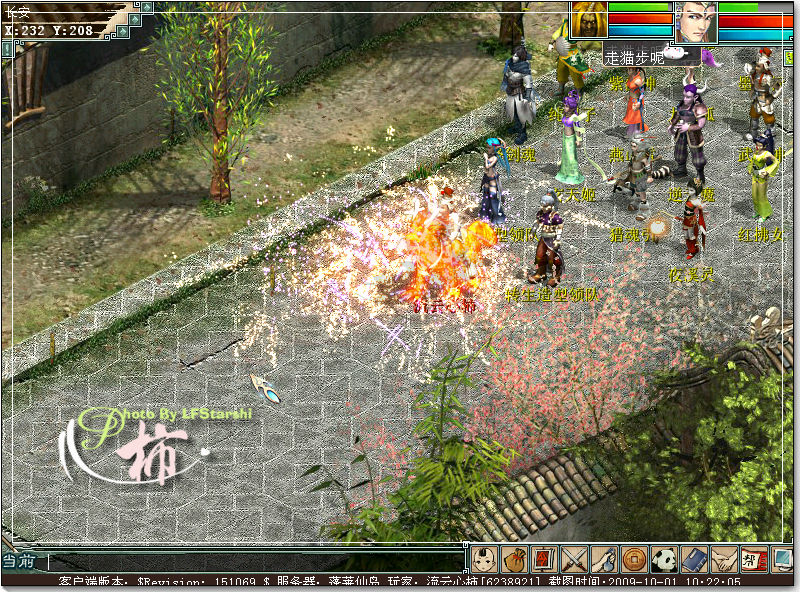The image size is (800, 592).
Task: Open the computer monitor system icon
Action: tap(782, 559)
